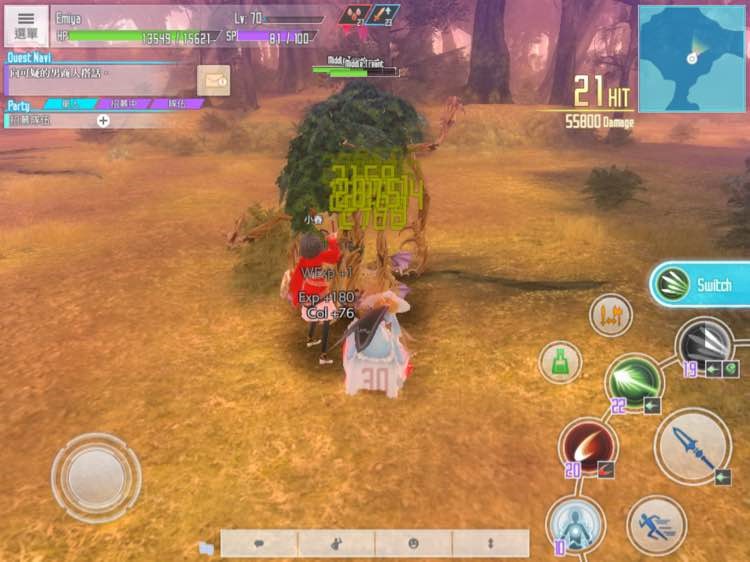Expand the bottom bar with arrow button

click(490, 543)
